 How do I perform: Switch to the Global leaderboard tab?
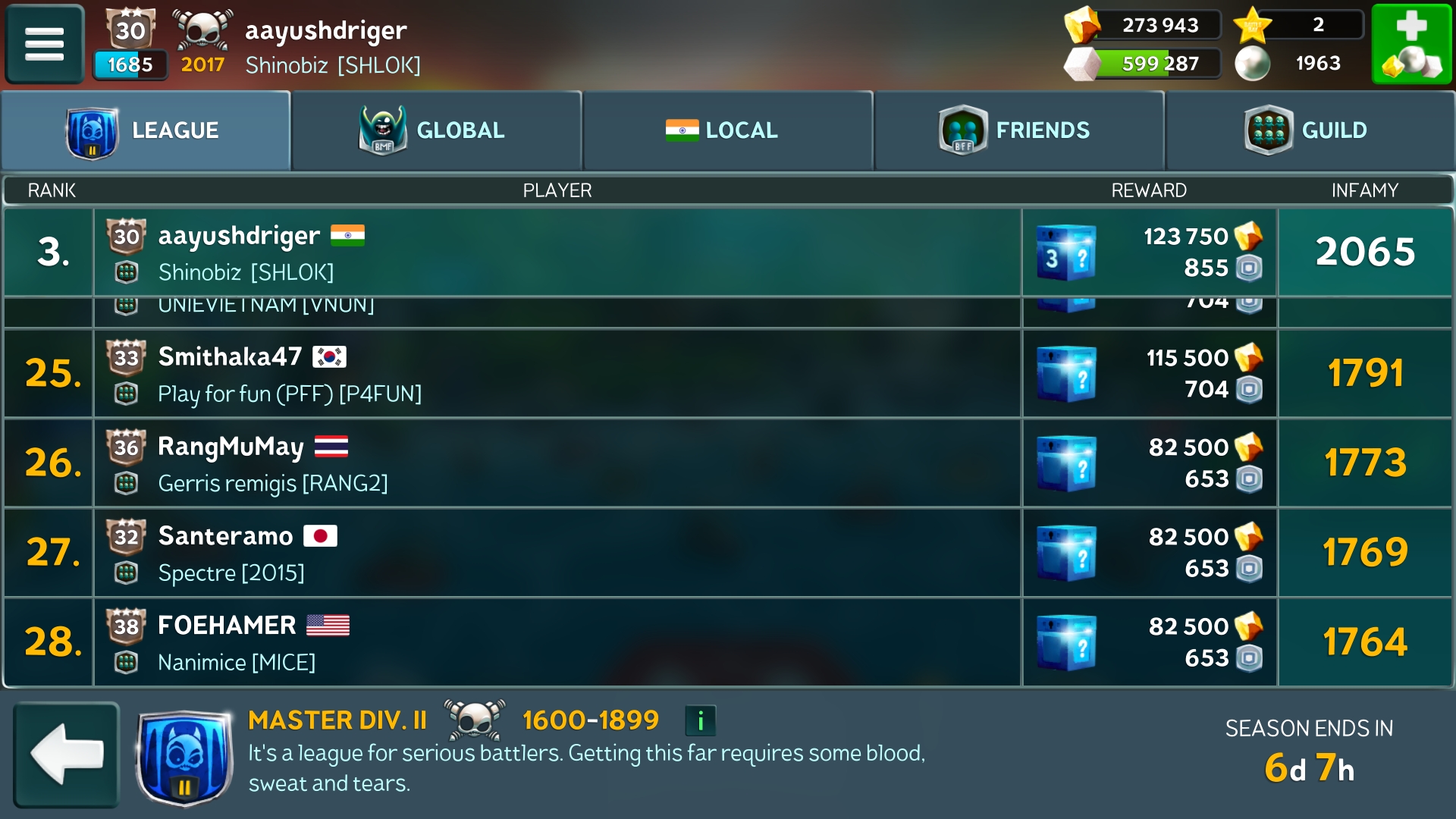point(437,130)
